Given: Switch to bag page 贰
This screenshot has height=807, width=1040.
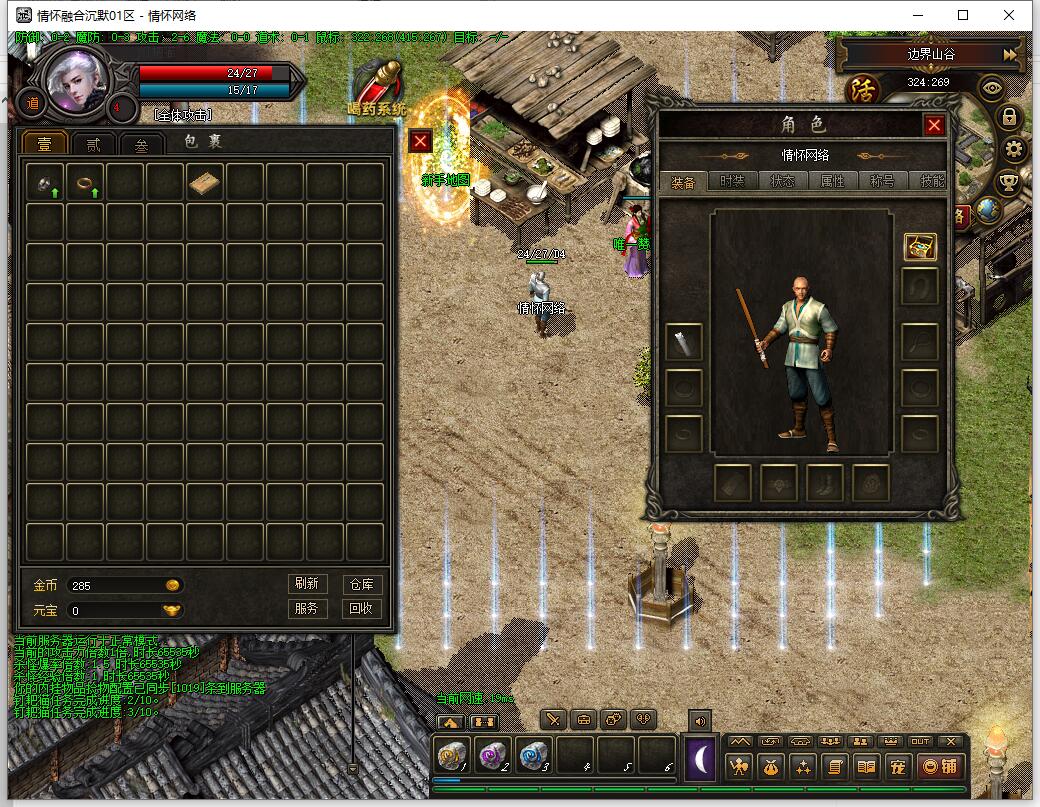Looking at the screenshot, I should click(x=92, y=144).
